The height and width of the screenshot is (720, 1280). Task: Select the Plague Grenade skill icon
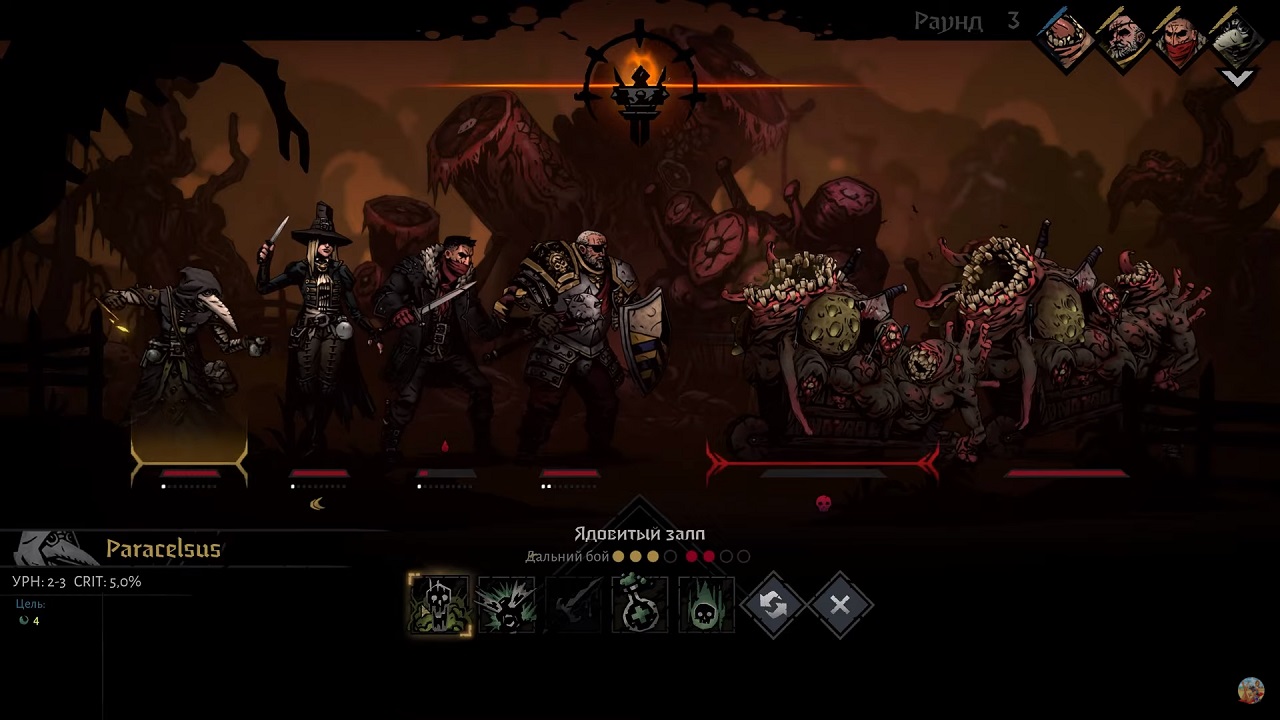tap(507, 605)
